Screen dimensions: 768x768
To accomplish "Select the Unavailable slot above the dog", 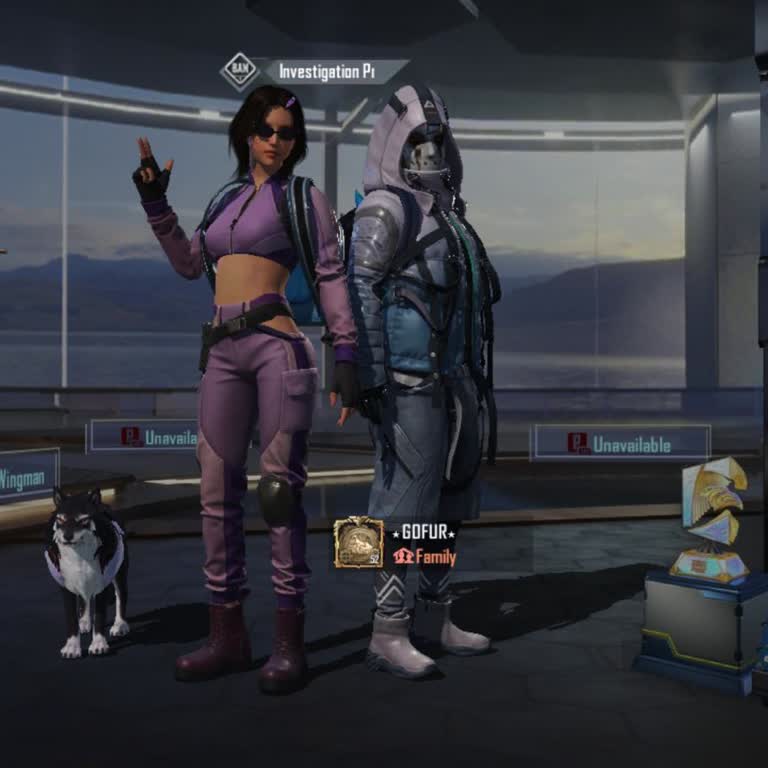I will coord(143,436).
